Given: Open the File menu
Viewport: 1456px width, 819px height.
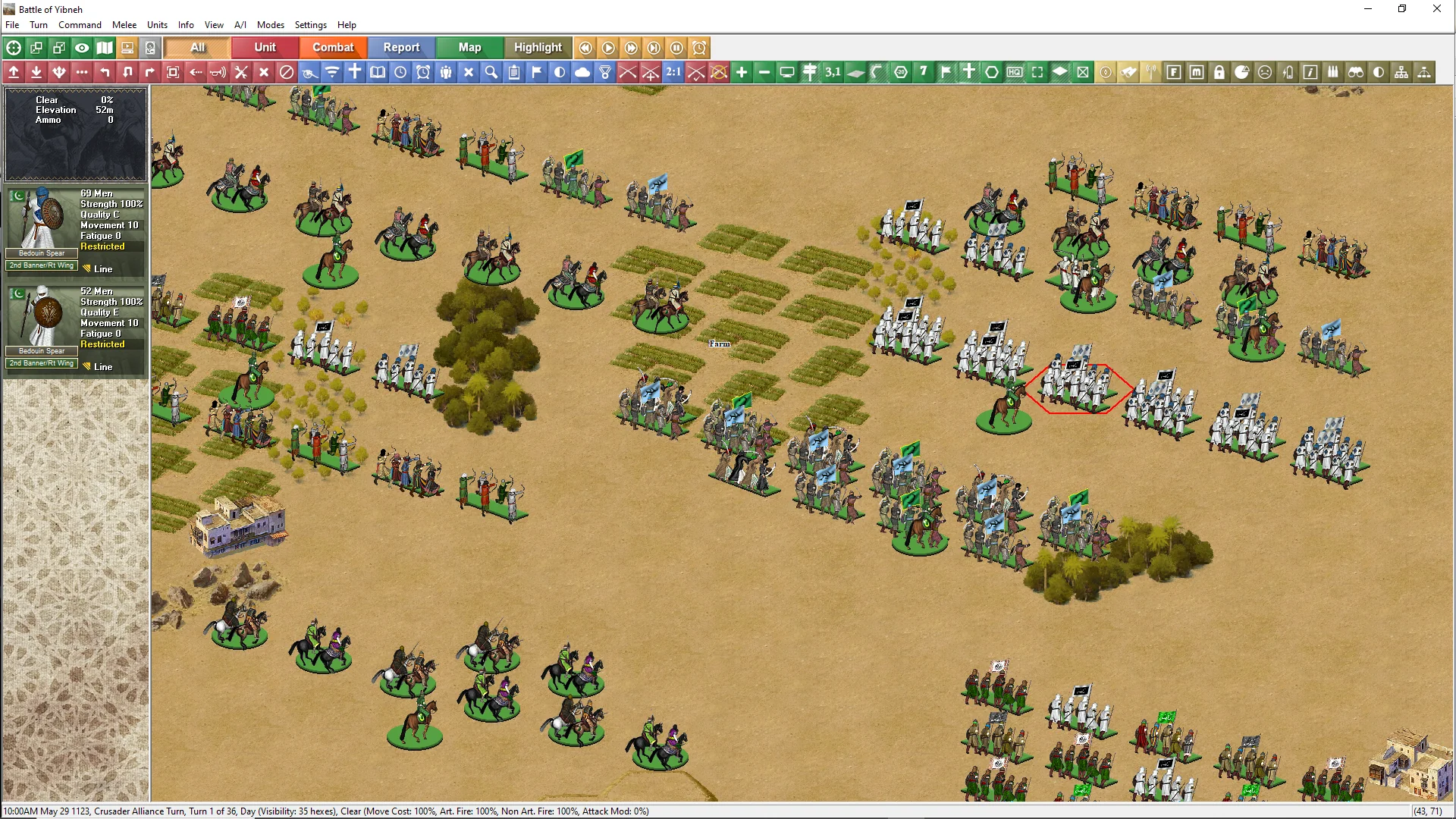Looking at the screenshot, I should click(12, 25).
